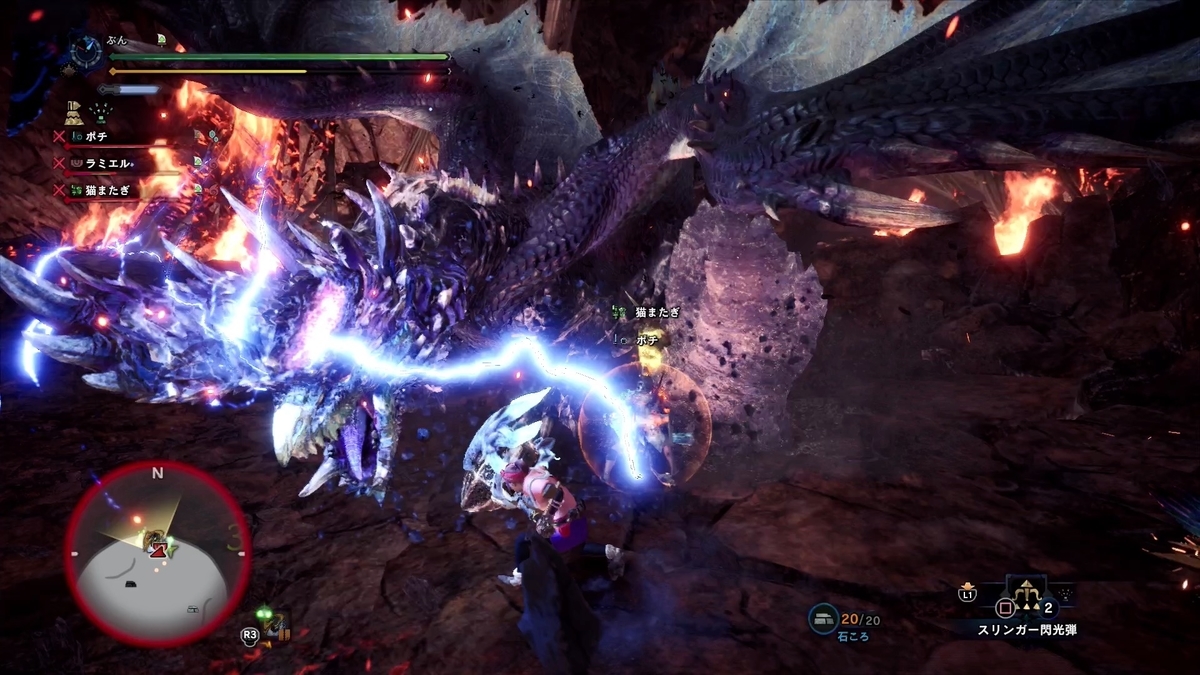Image resolution: width=1200 pixels, height=675 pixels.
Task: Click the stone slinger ammo icon
Action: (823, 620)
